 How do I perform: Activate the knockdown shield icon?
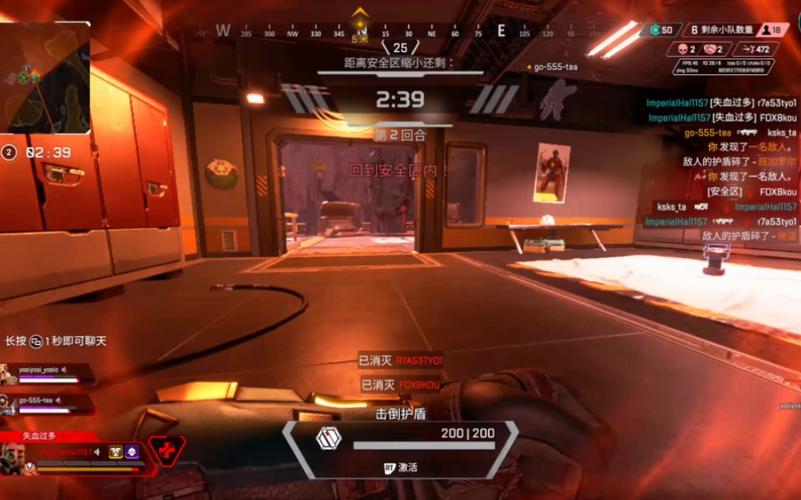click(326, 438)
